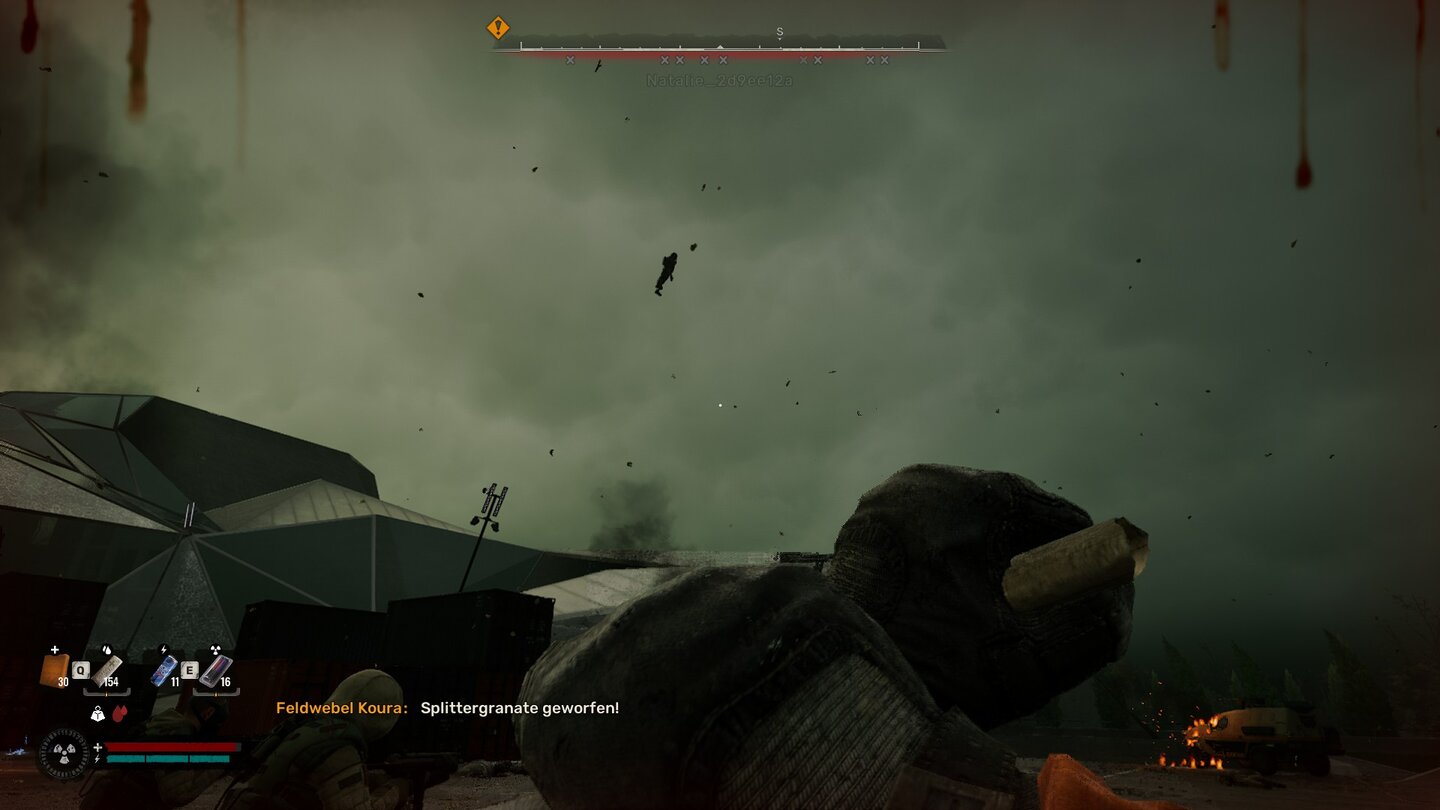The image size is (1440, 810).
Task: Select the orange bandage item showing 30
Action: tap(54, 671)
